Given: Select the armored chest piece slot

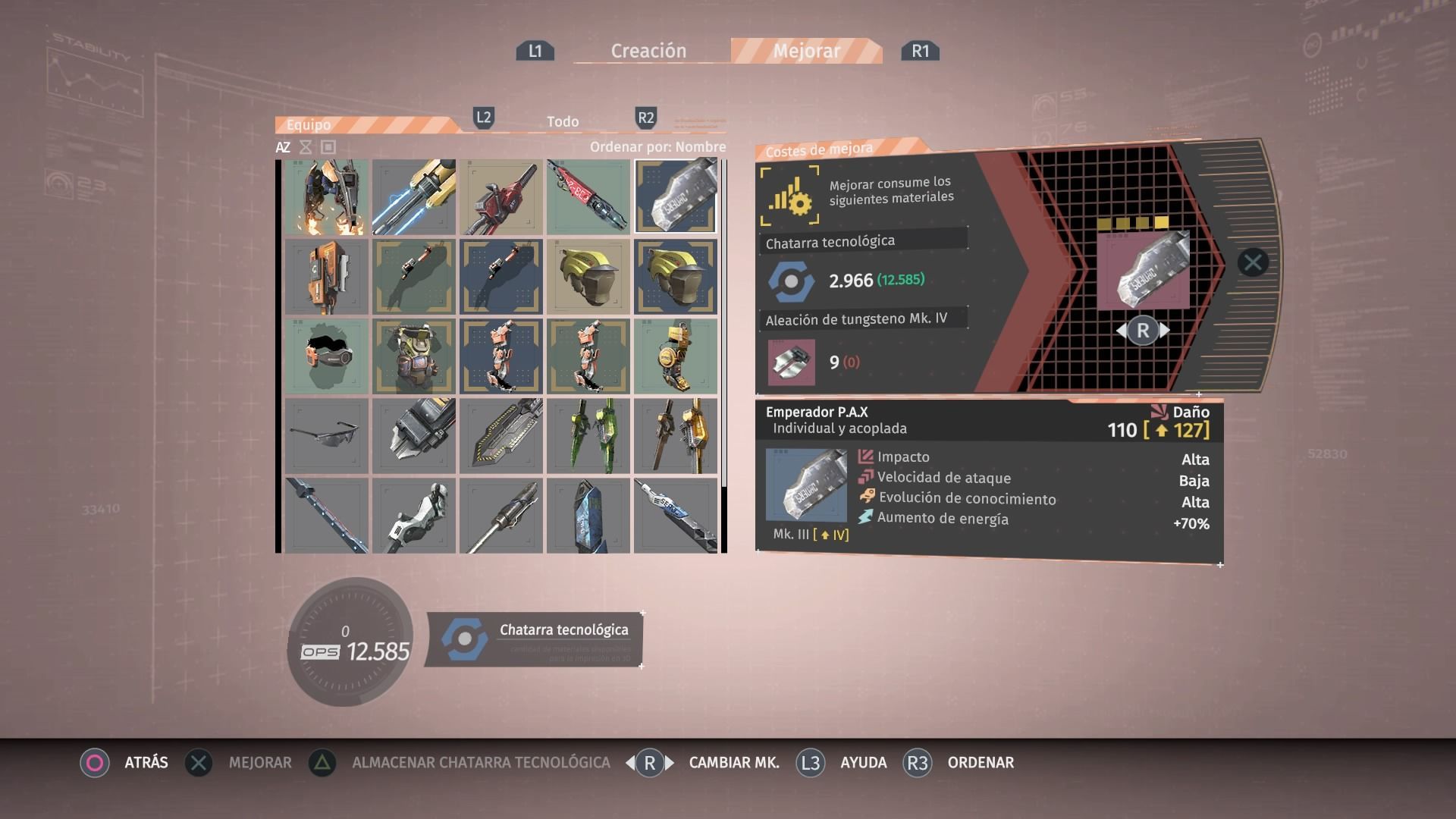Looking at the screenshot, I should 414,356.
